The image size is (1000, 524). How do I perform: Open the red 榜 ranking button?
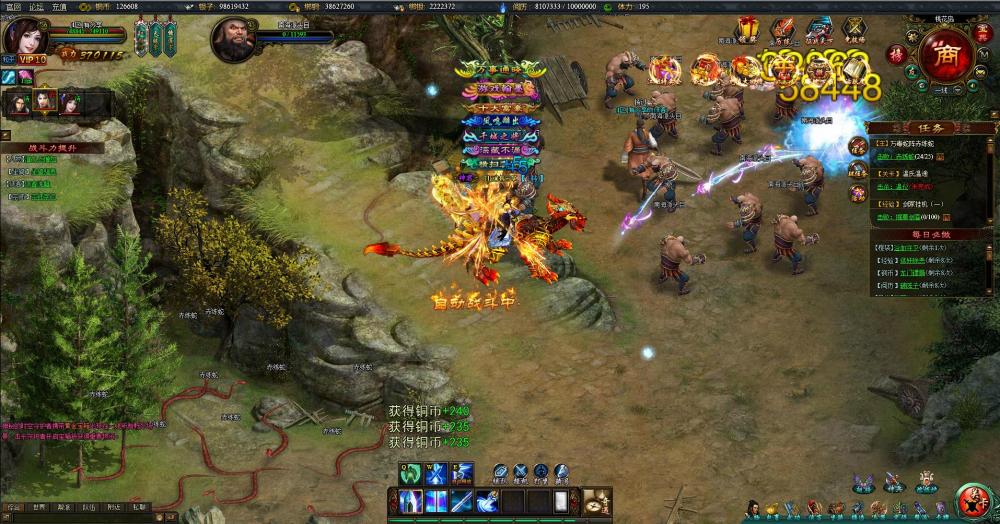(x=897, y=51)
